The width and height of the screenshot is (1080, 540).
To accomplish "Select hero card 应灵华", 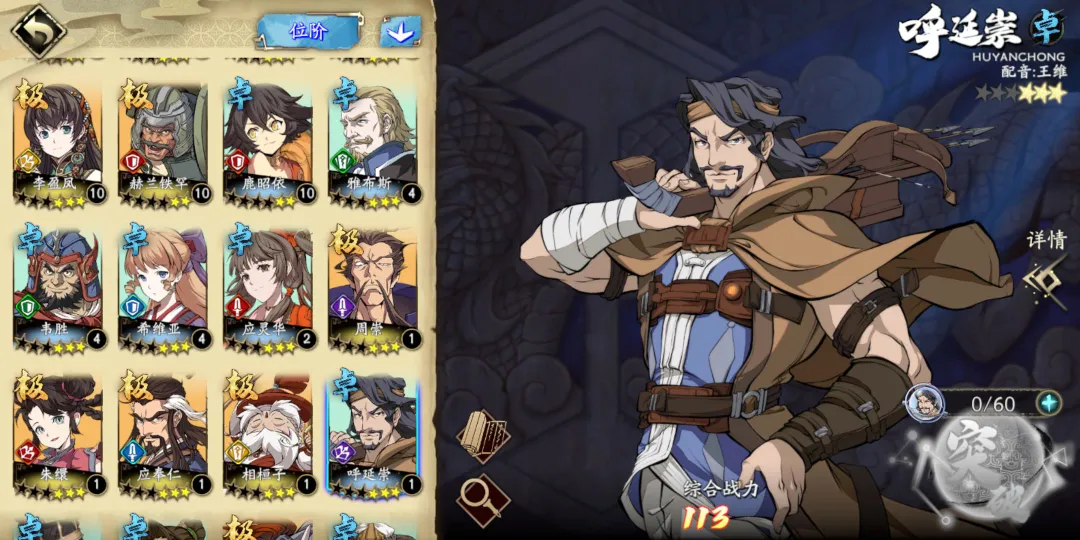I will [267, 287].
